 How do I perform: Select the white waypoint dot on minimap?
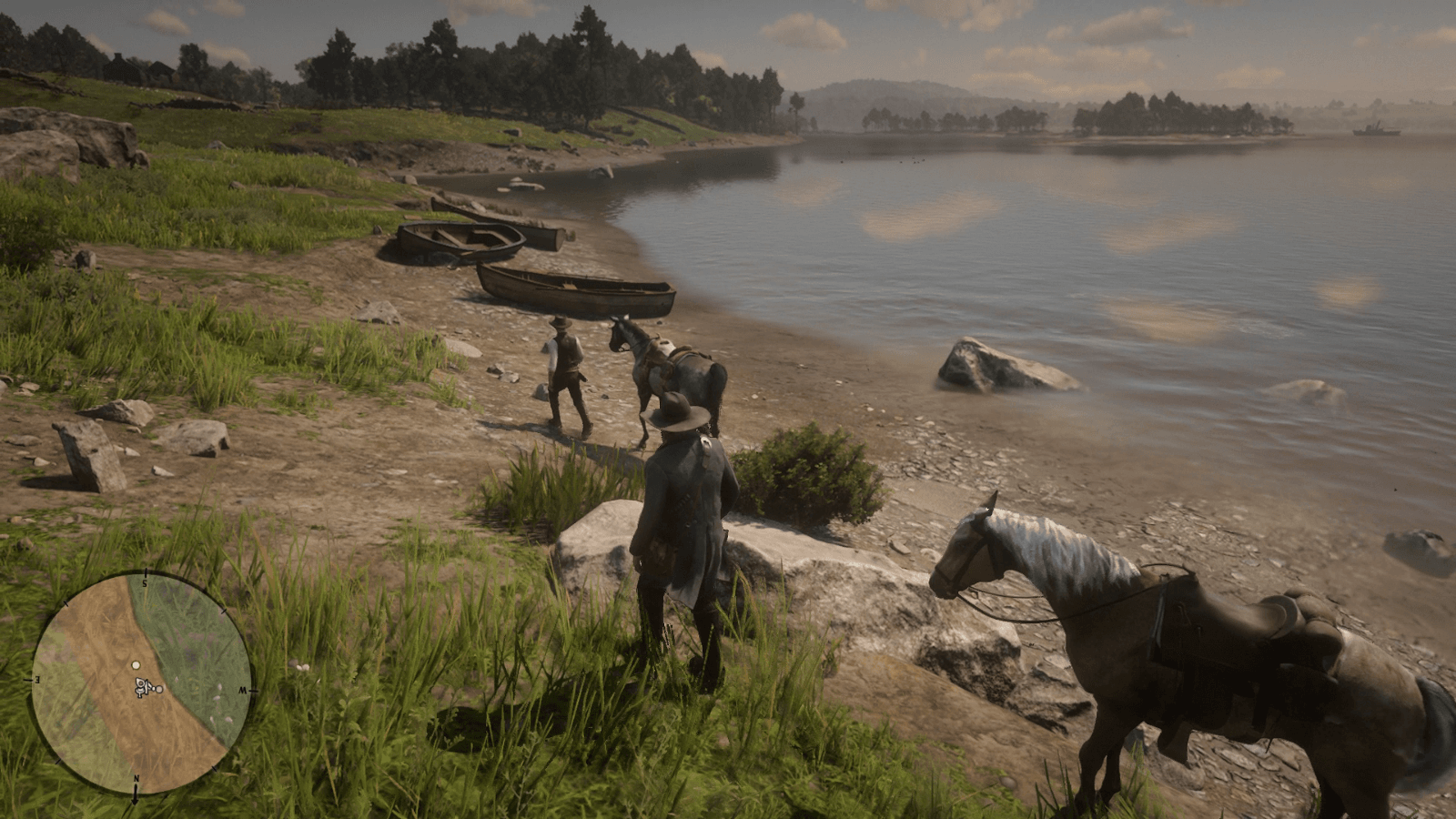pyautogui.click(x=136, y=666)
